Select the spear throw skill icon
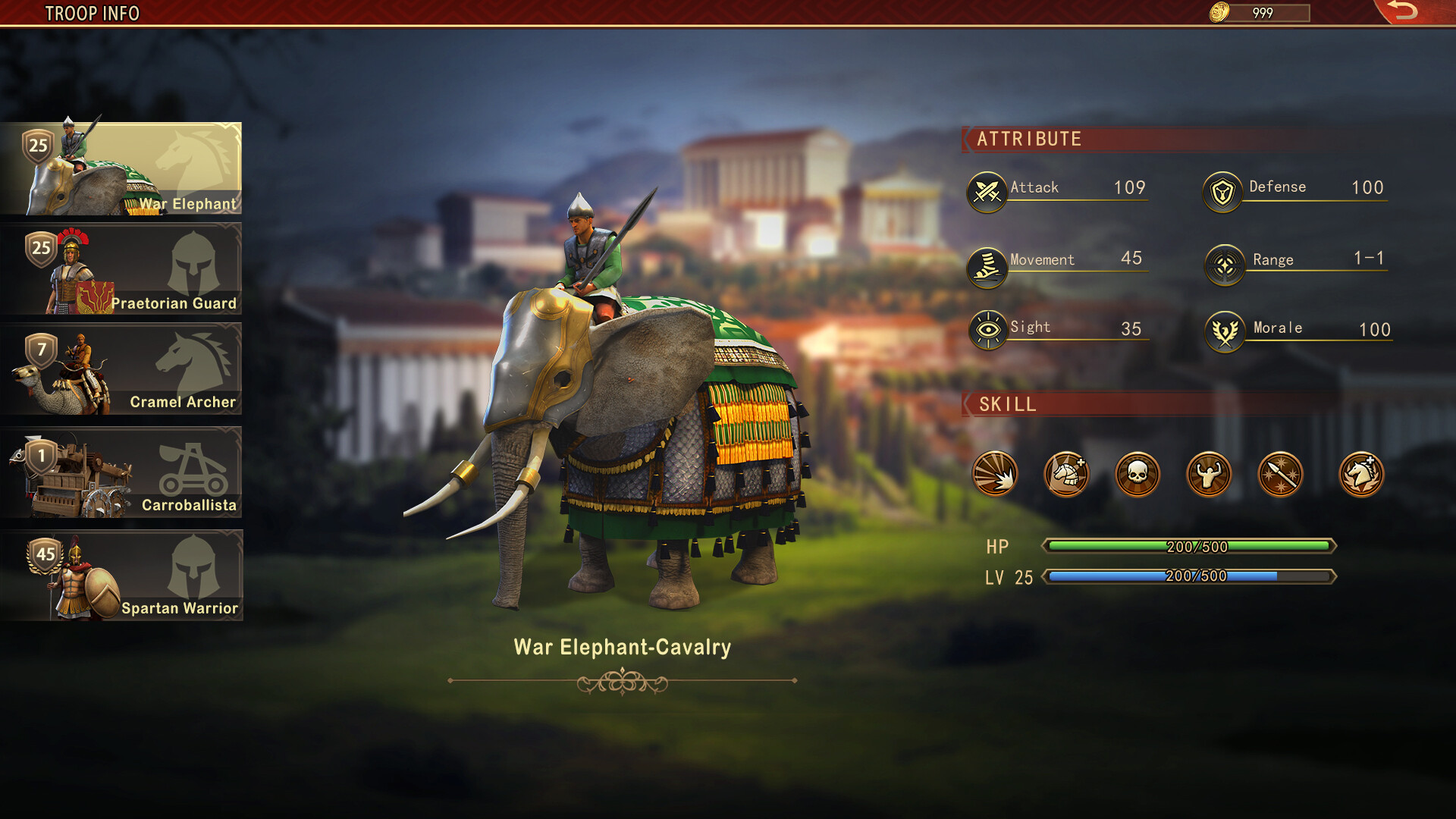 coord(1280,474)
